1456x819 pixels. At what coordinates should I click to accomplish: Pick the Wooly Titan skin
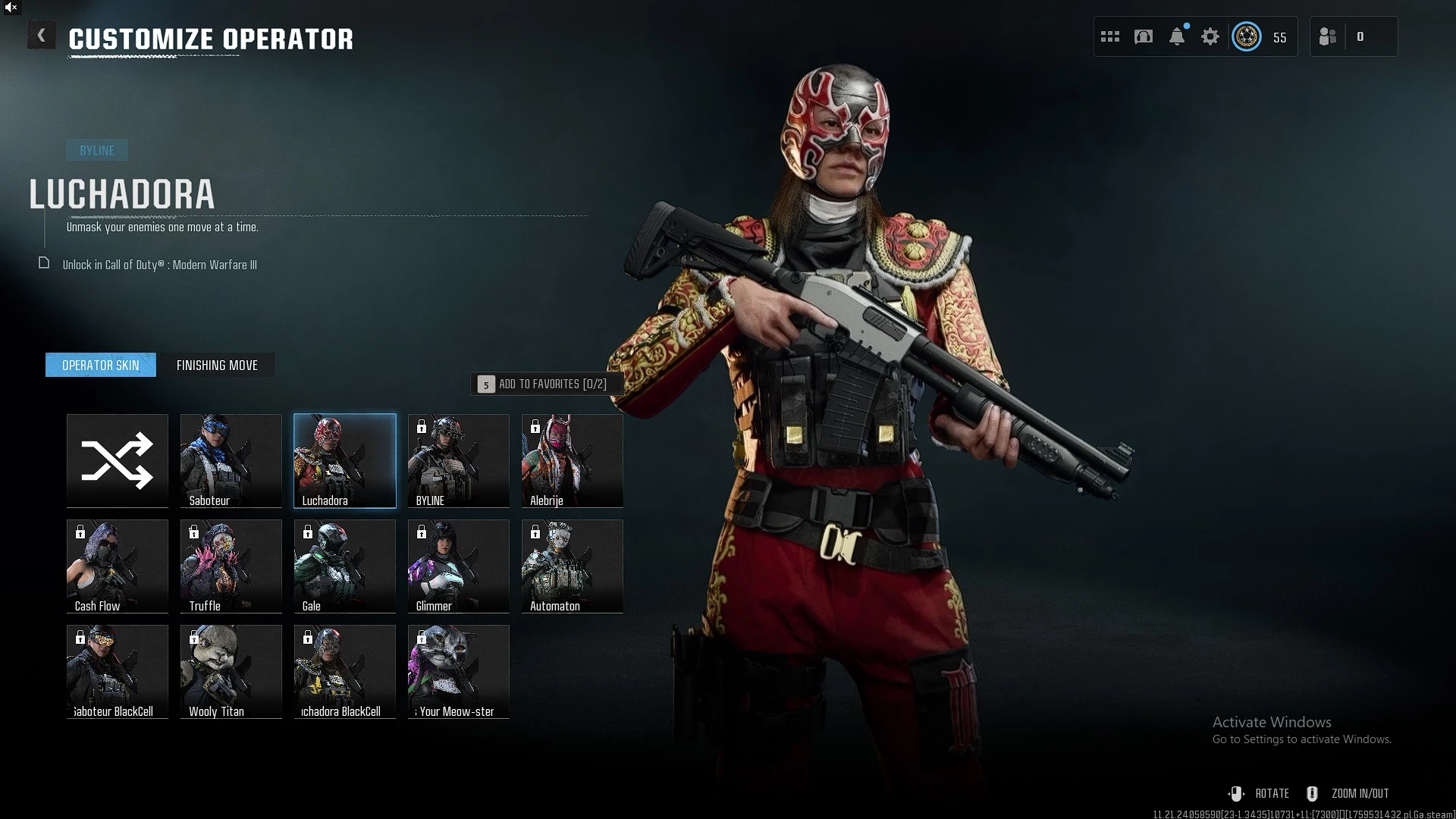pyautogui.click(x=231, y=671)
